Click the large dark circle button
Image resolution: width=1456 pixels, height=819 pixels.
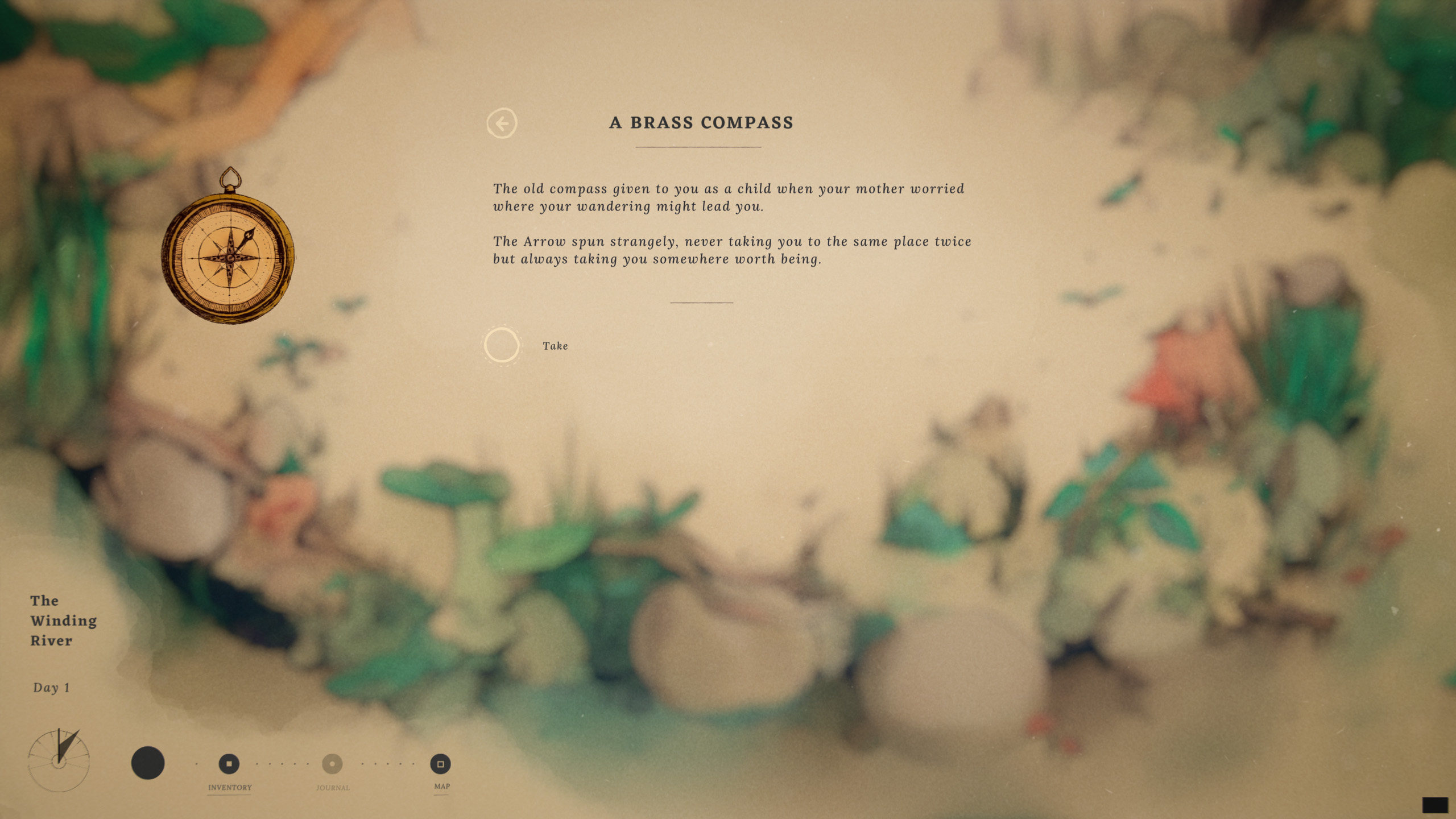[x=148, y=763]
